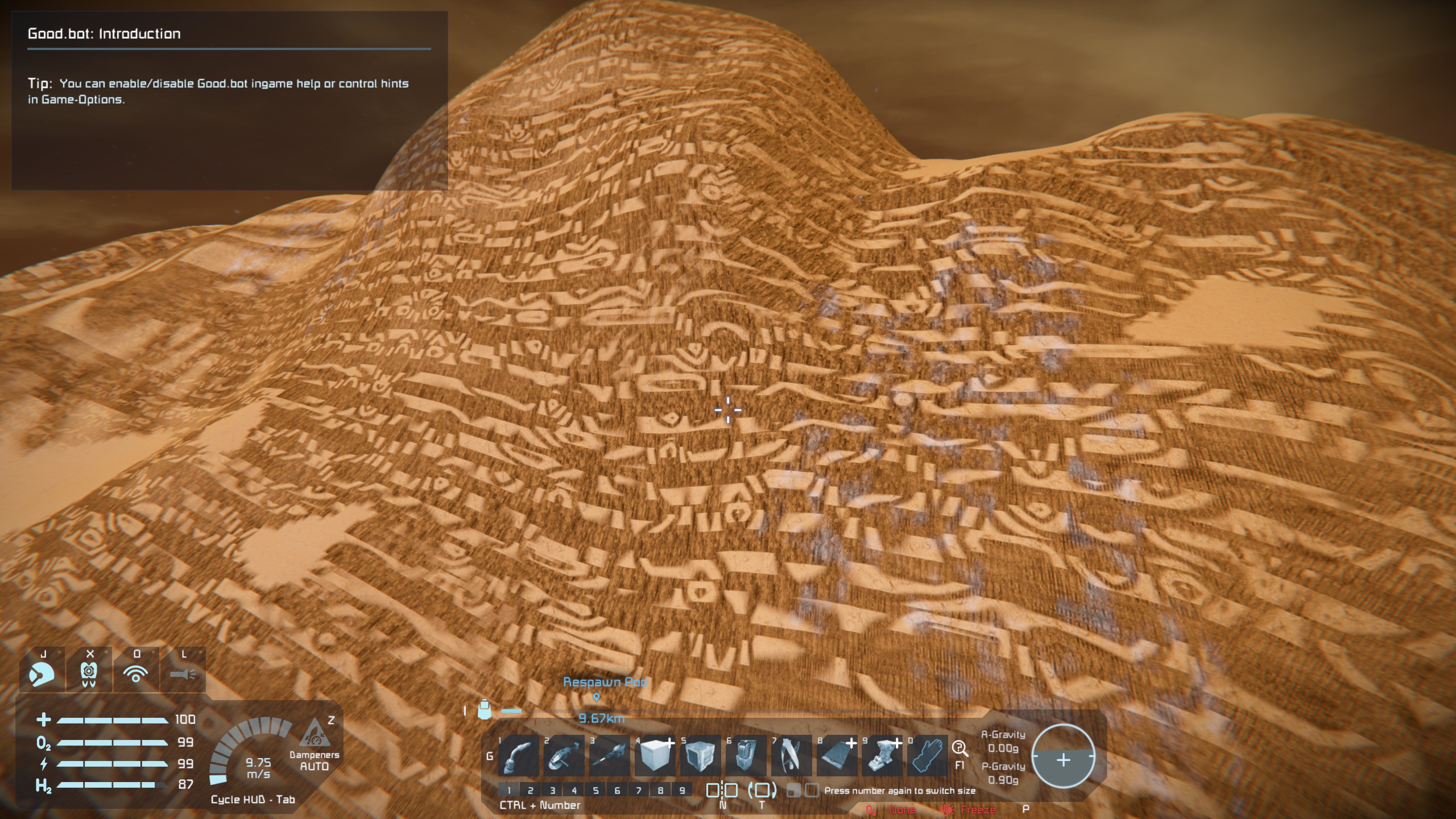1456x819 pixels.
Task: Toggle the jetpack icon
Action: pos(89,675)
